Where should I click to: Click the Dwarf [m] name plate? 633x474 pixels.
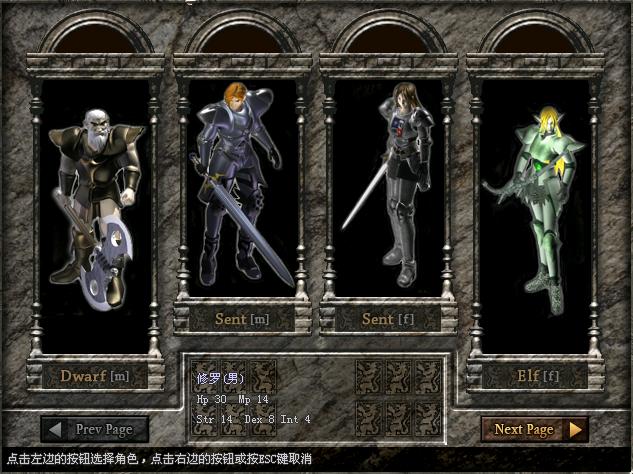95,376
